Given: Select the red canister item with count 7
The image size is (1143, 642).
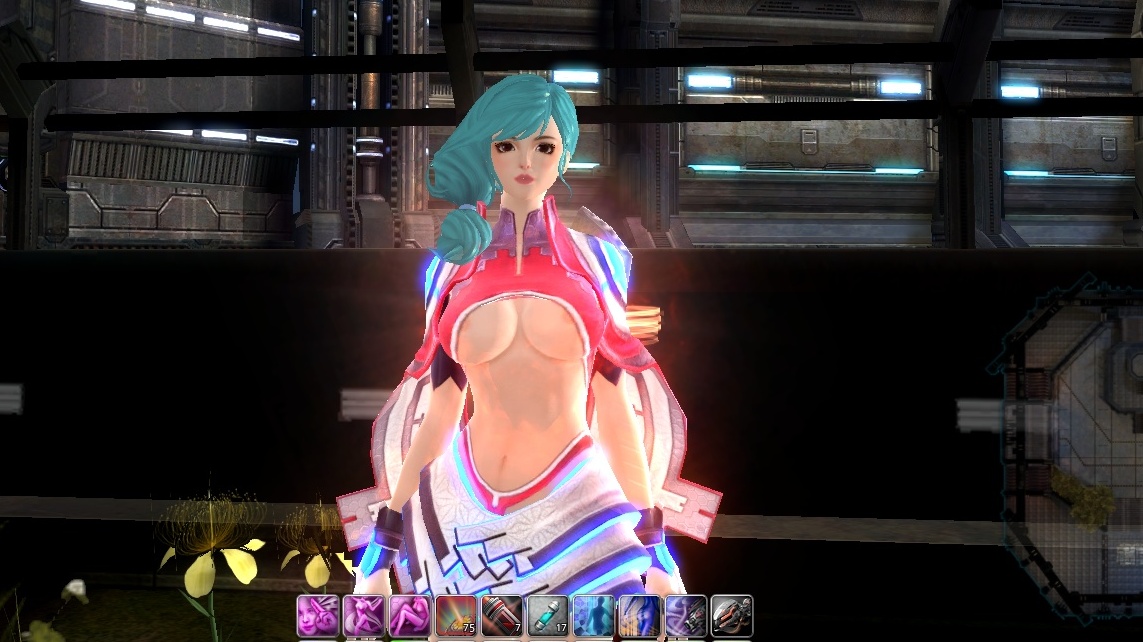Looking at the screenshot, I should pyautogui.click(x=502, y=616).
